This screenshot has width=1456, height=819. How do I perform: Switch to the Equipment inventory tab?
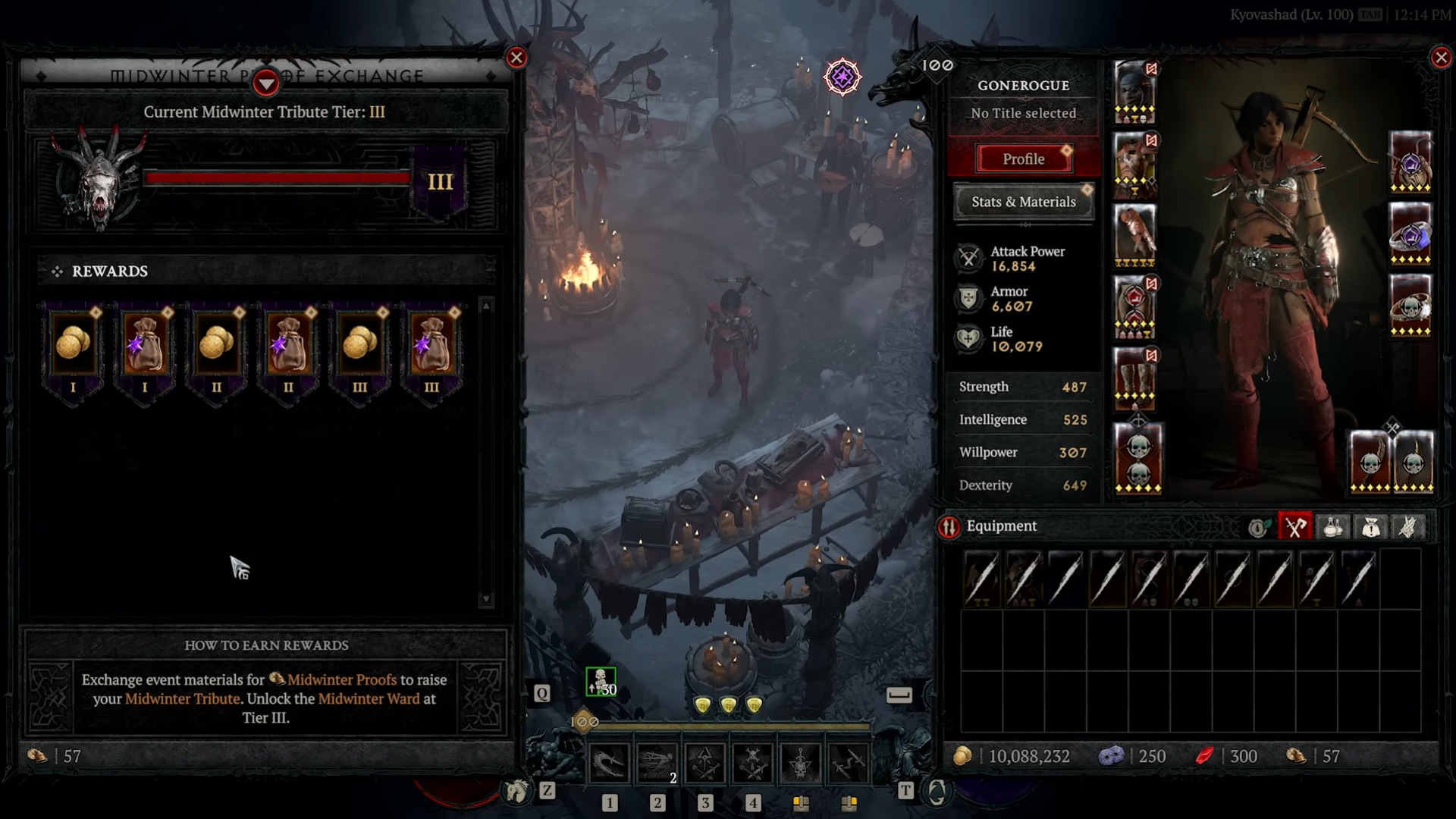(x=1295, y=527)
